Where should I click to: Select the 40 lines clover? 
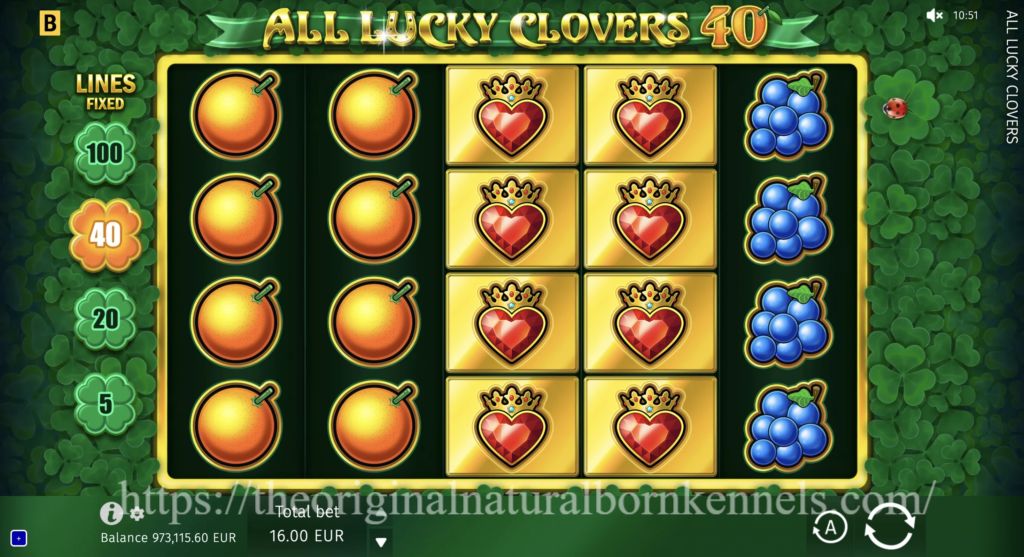click(105, 235)
